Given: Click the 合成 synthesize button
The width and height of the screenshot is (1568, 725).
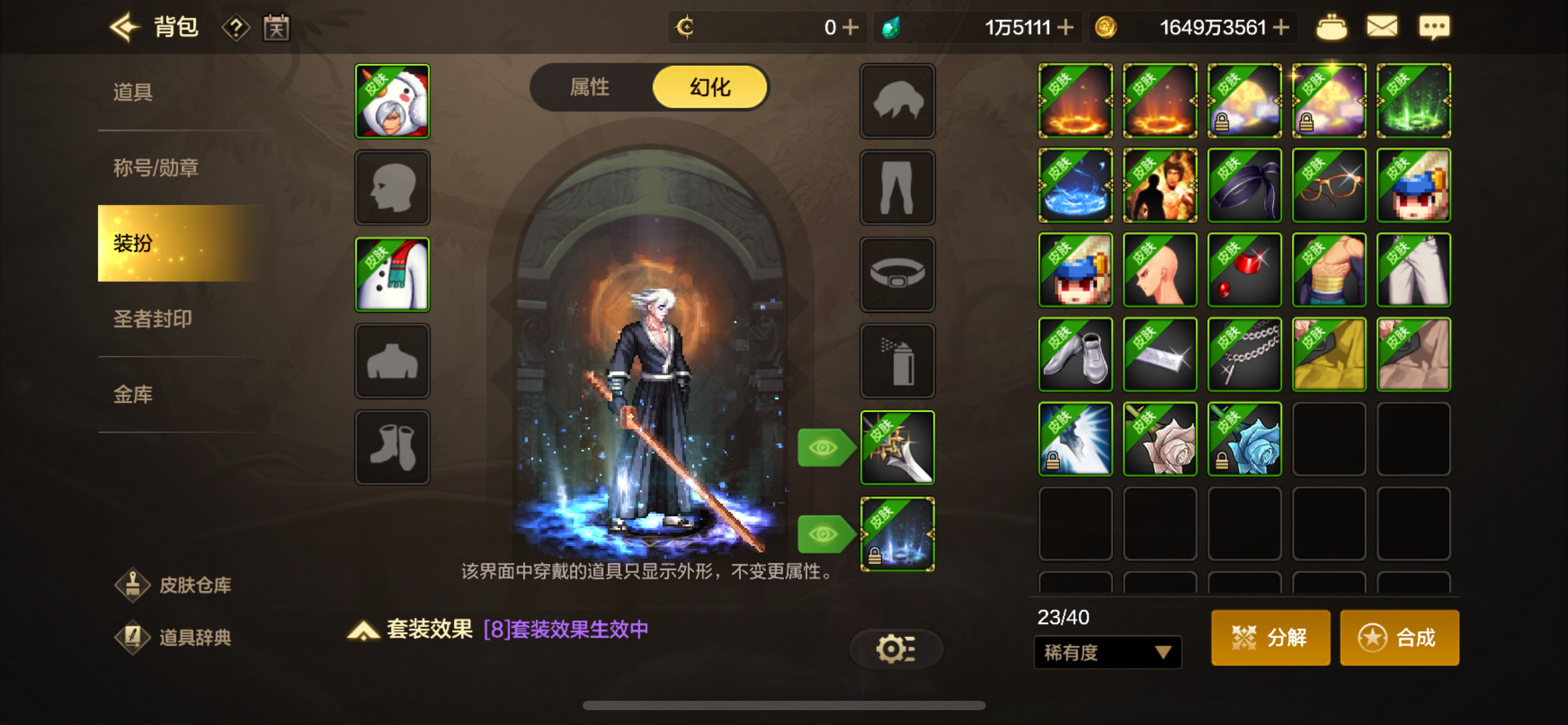Looking at the screenshot, I should 1400,637.
